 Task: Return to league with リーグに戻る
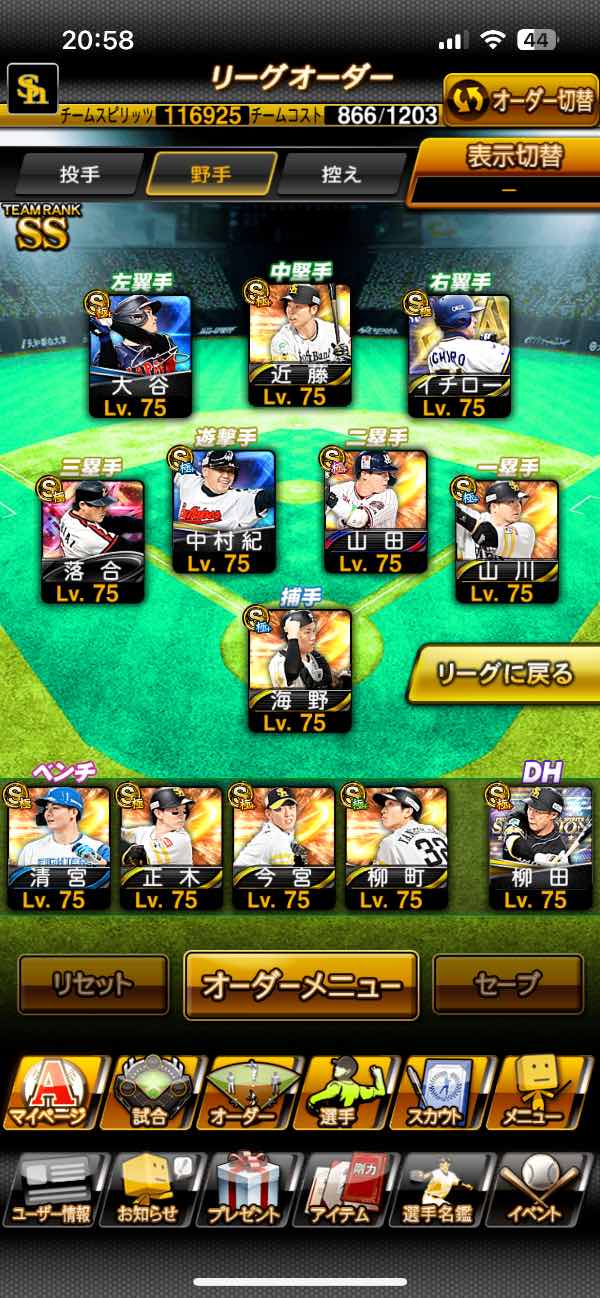(506, 673)
